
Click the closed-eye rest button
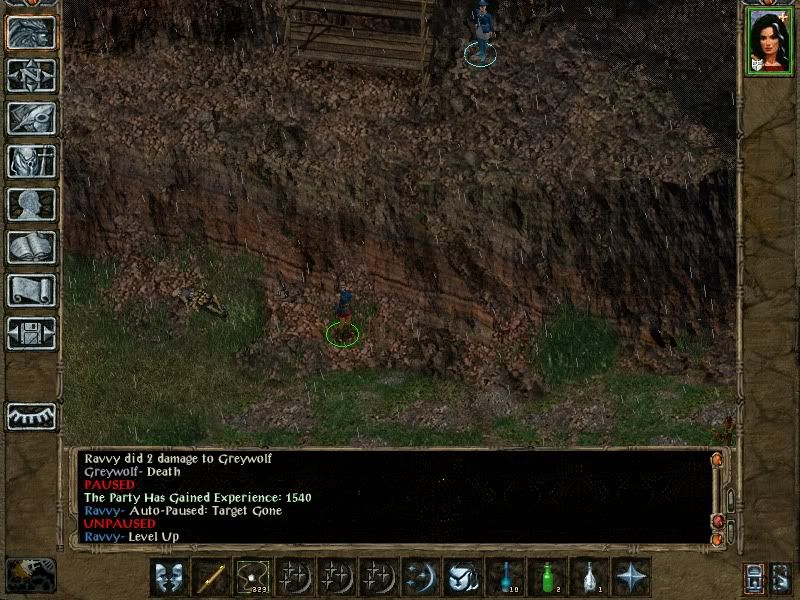pos(31,415)
